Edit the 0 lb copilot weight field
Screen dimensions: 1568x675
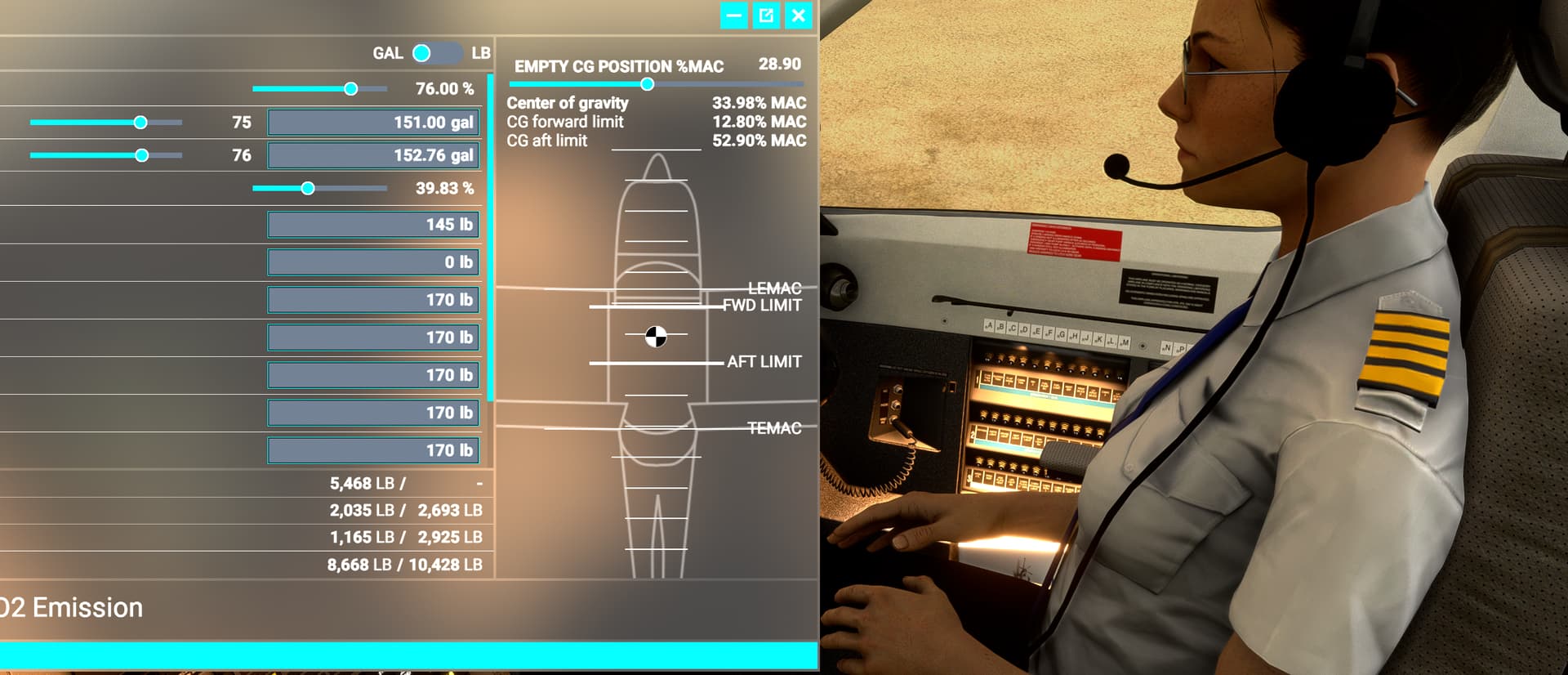[372, 262]
